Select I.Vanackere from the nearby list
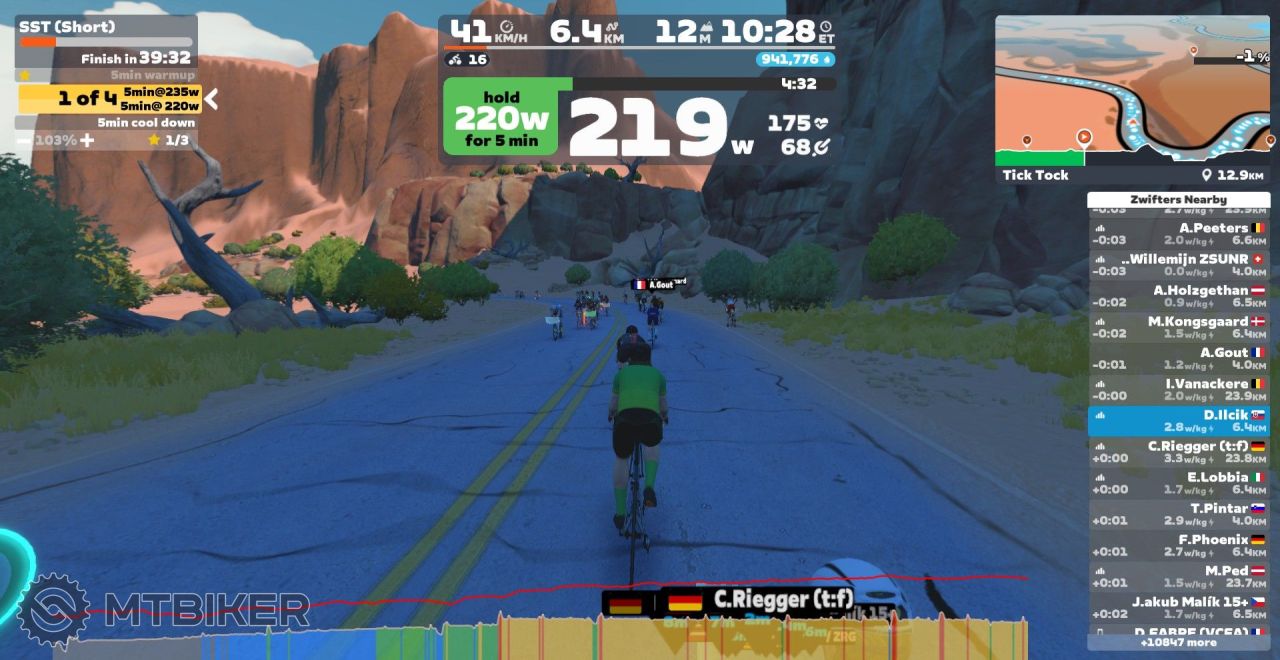This screenshot has width=1280, height=660. (1178, 389)
